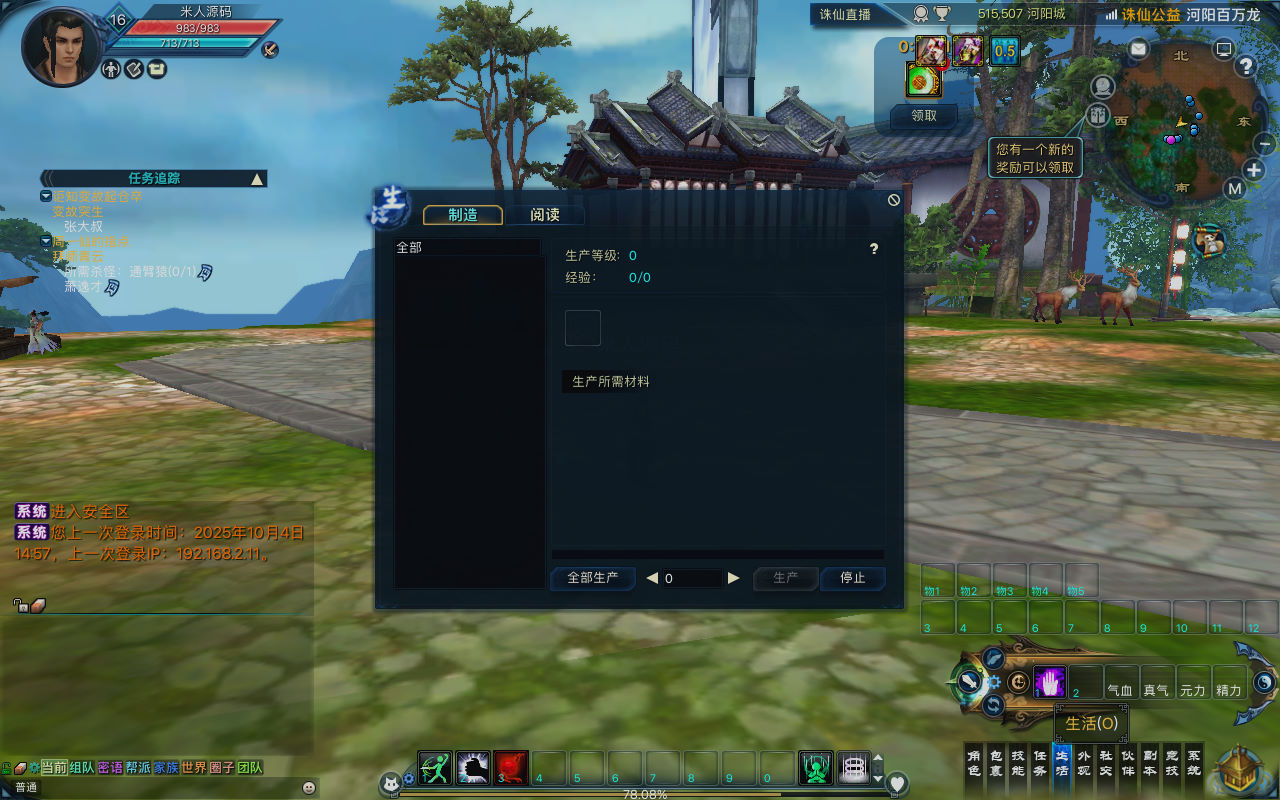
Task: Open the question mark help in crafting window
Action: tap(874, 249)
